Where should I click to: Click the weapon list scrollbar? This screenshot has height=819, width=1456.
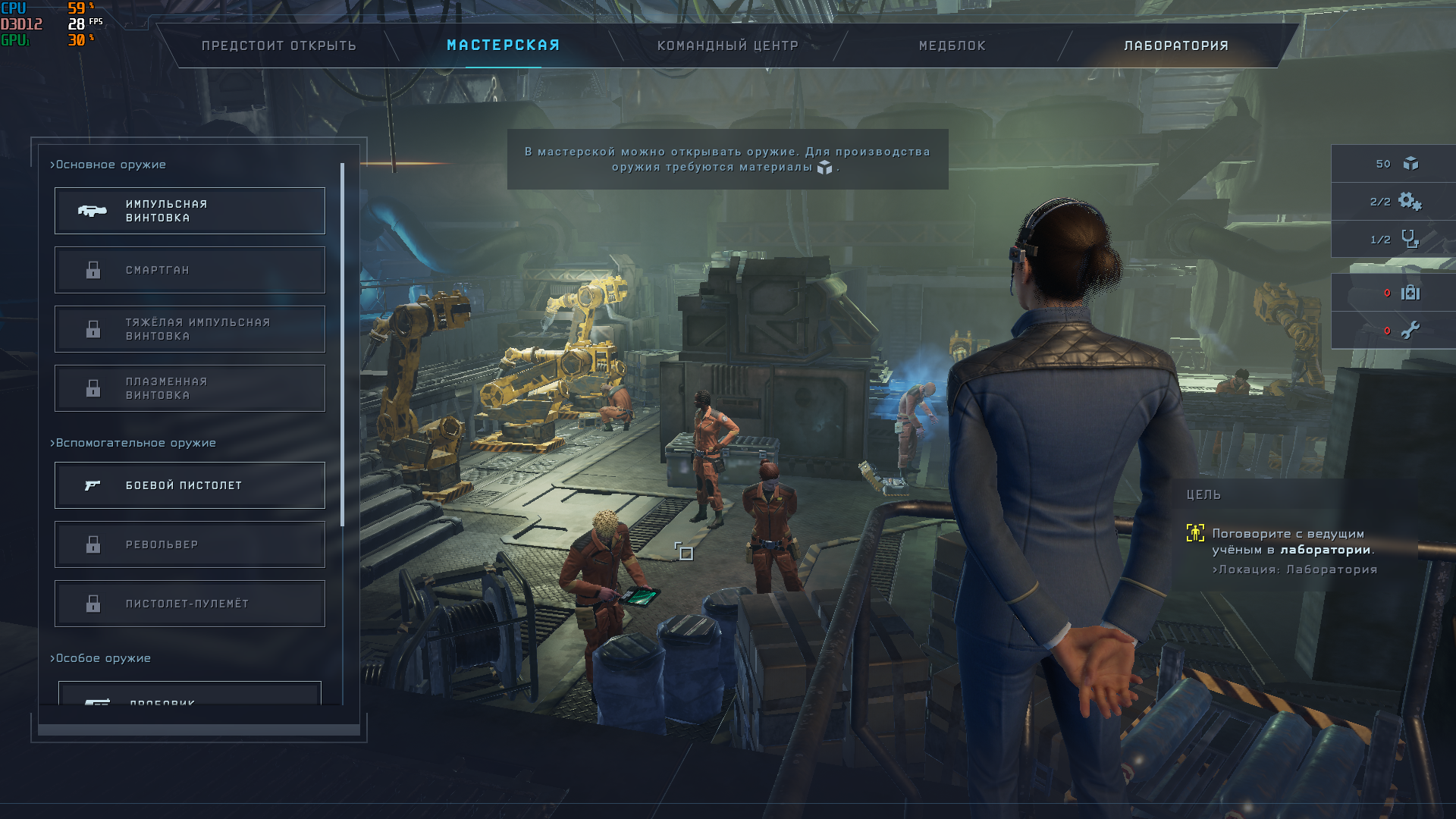[343, 345]
